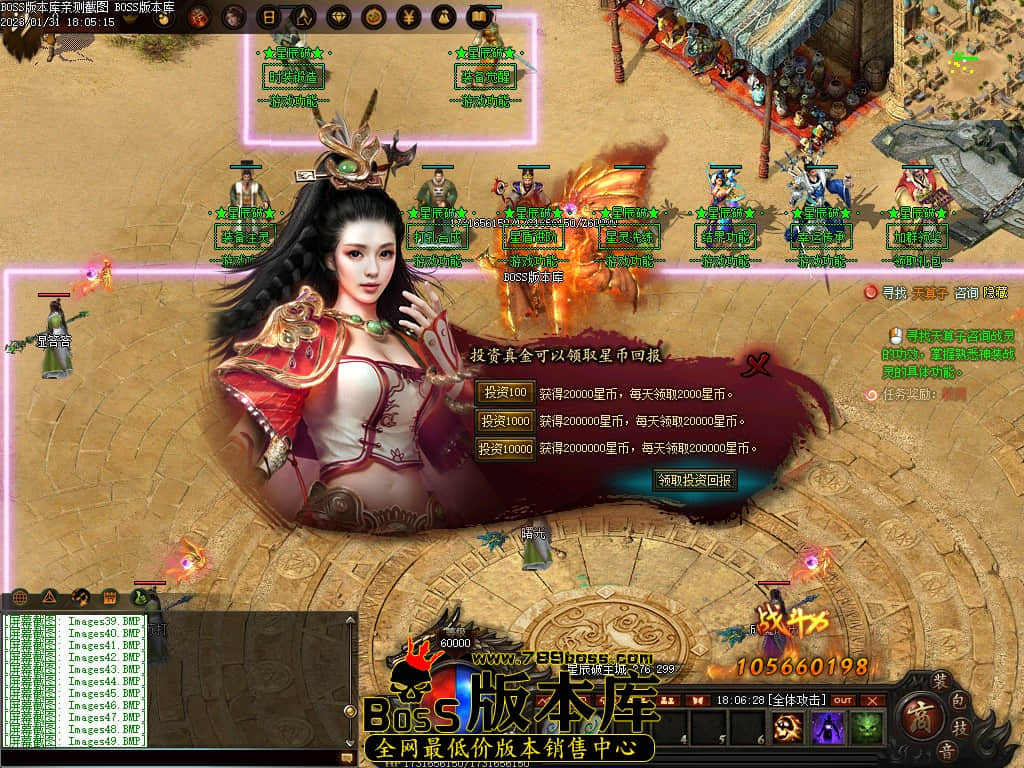Image resolution: width=1024 pixels, height=768 pixels.
Task: Click the LV level icon in top bar
Action: click(304, 17)
